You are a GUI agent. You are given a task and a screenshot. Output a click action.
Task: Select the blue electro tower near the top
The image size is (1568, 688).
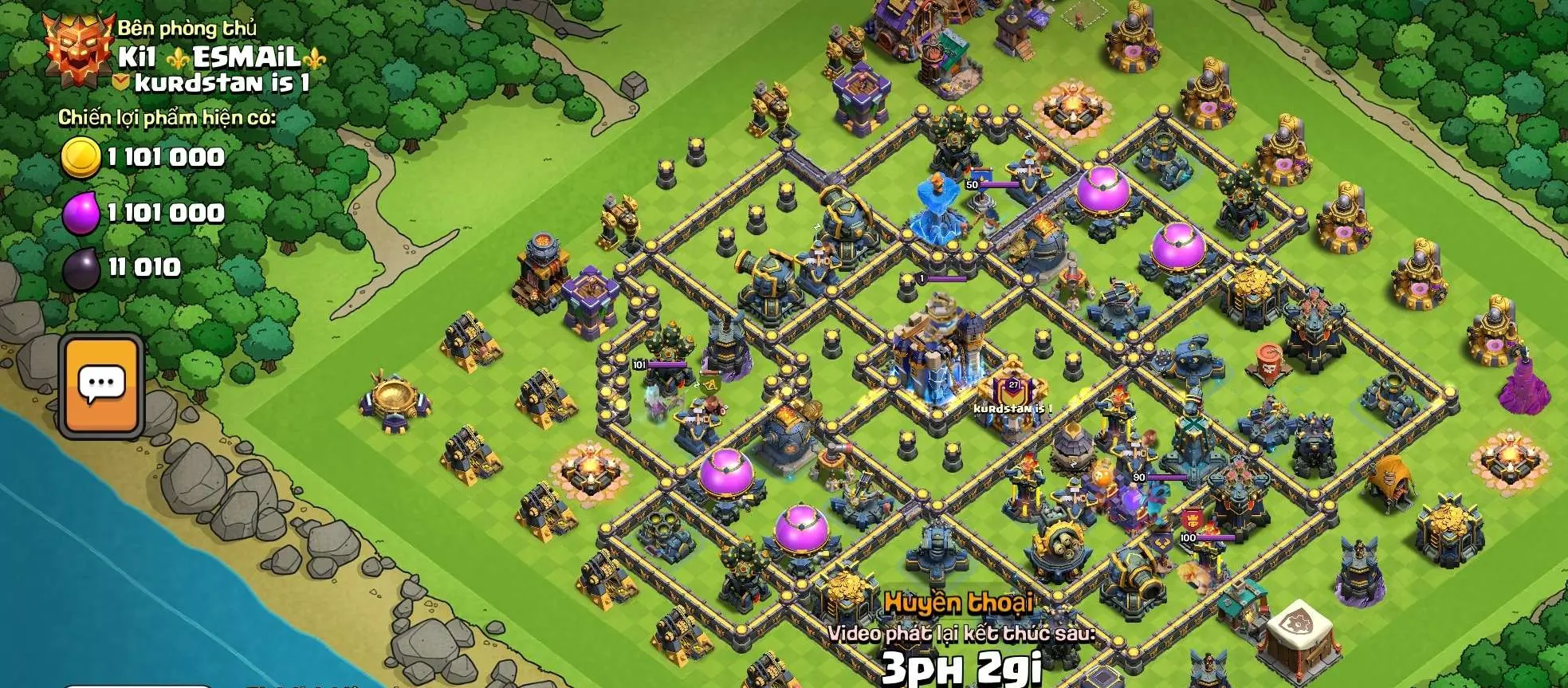(x=937, y=207)
